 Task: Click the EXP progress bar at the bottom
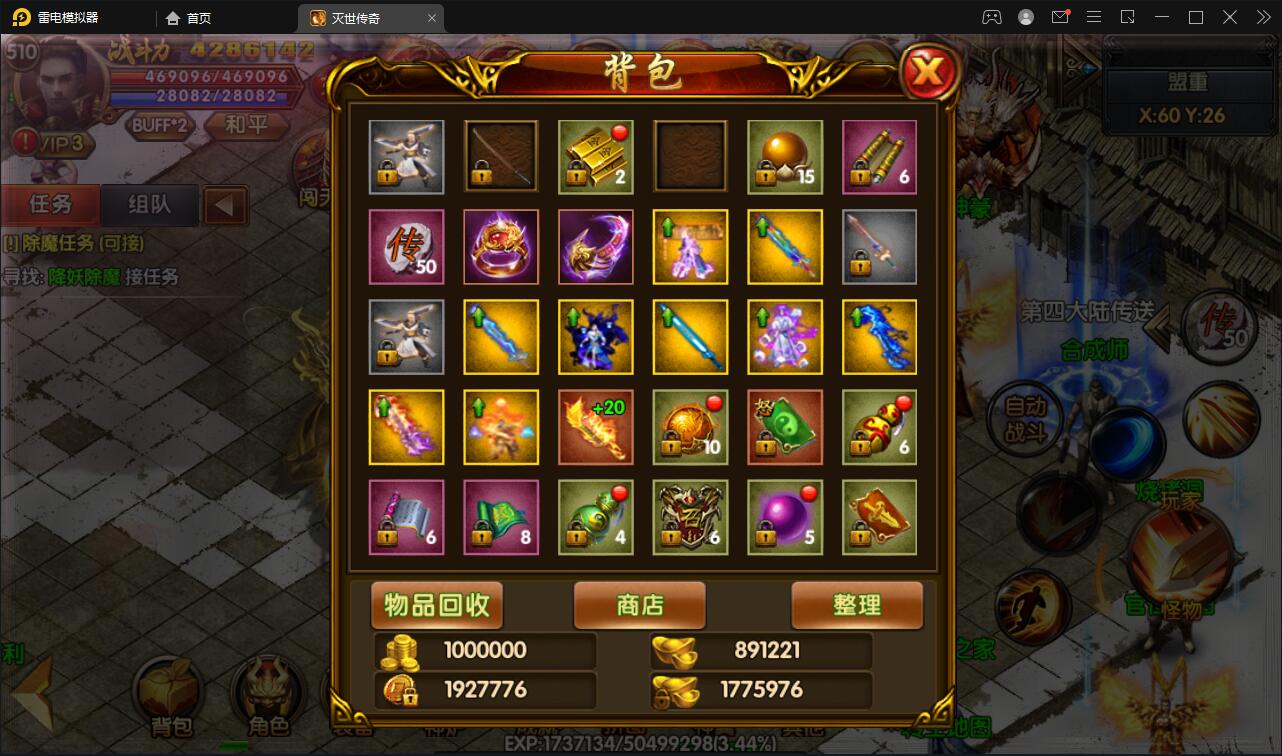tap(640, 746)
